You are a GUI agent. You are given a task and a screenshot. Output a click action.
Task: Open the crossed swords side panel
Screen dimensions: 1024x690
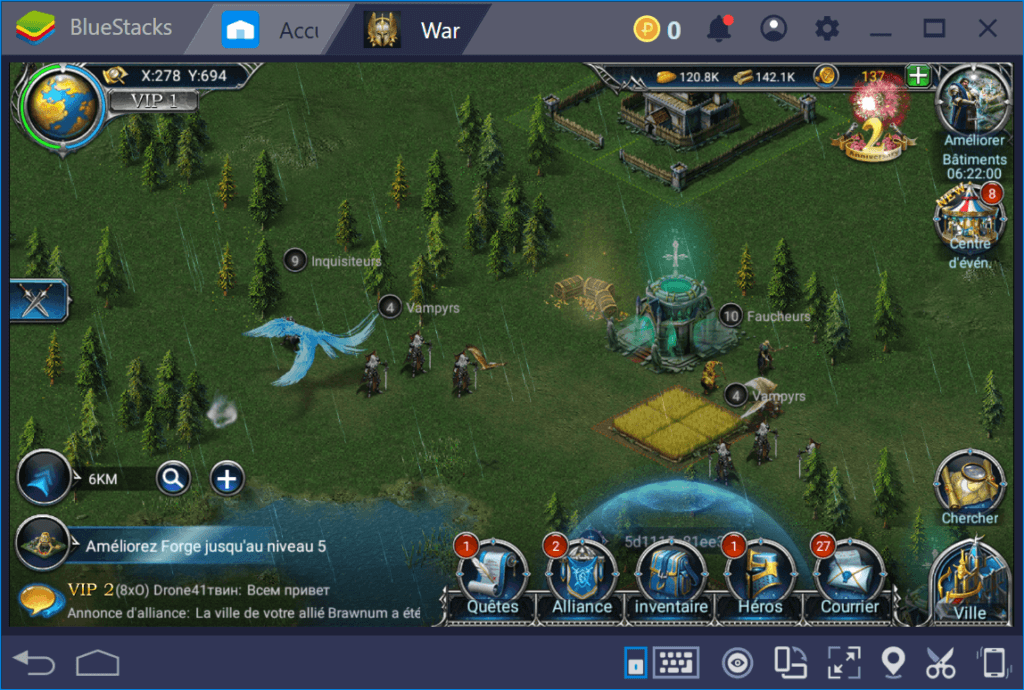(37, 300)
